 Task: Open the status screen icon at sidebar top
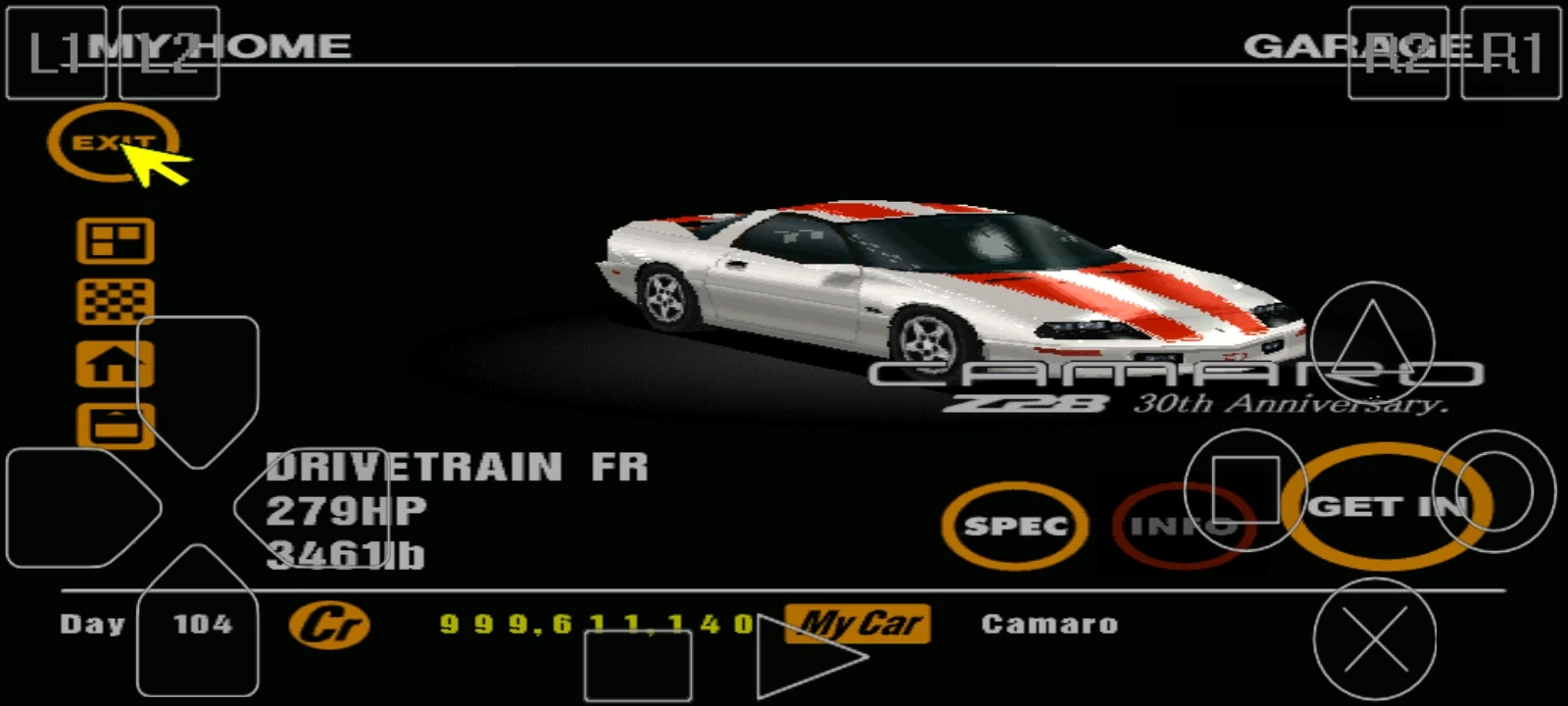112,241
